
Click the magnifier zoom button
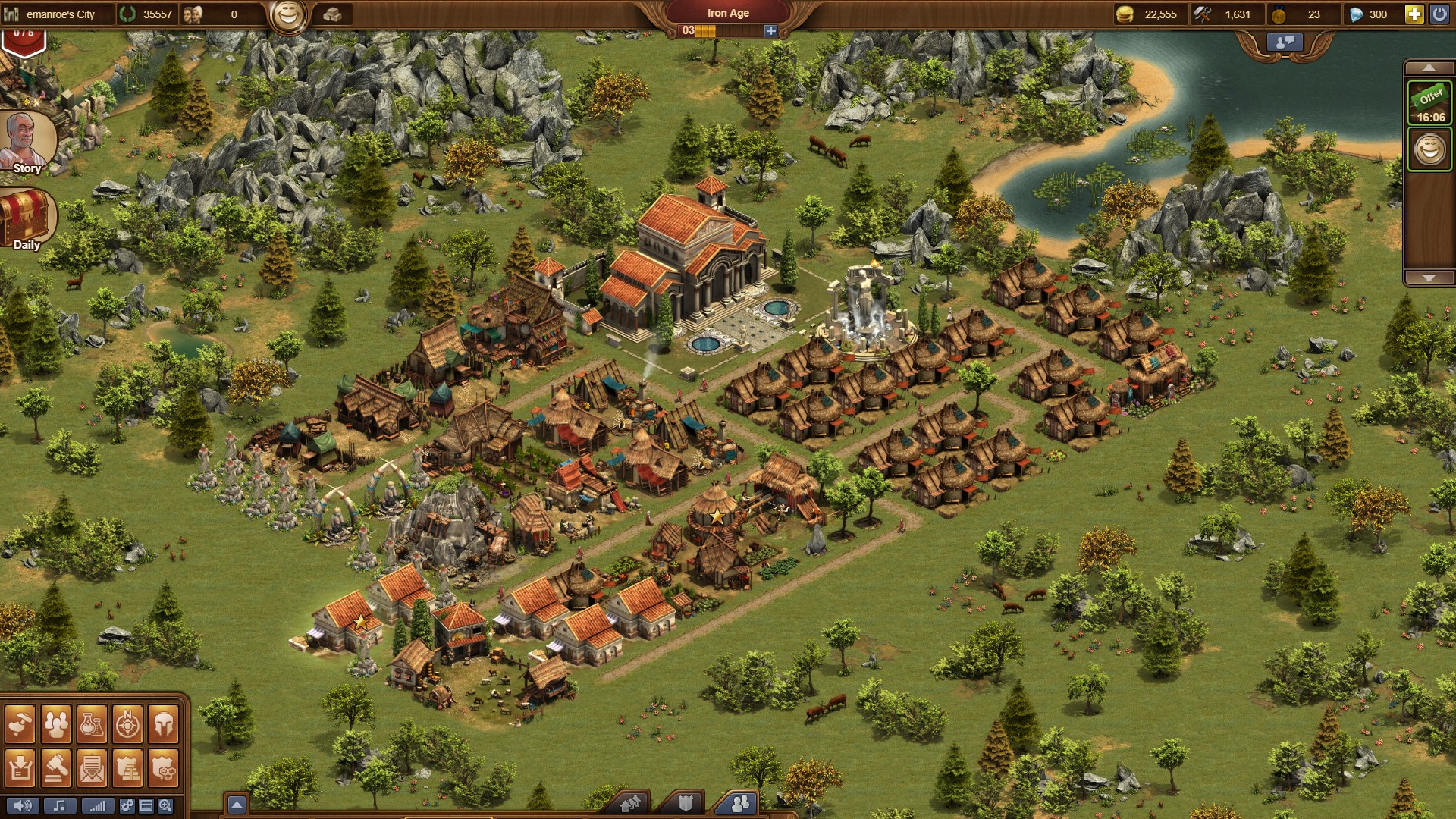pos(165,806)
